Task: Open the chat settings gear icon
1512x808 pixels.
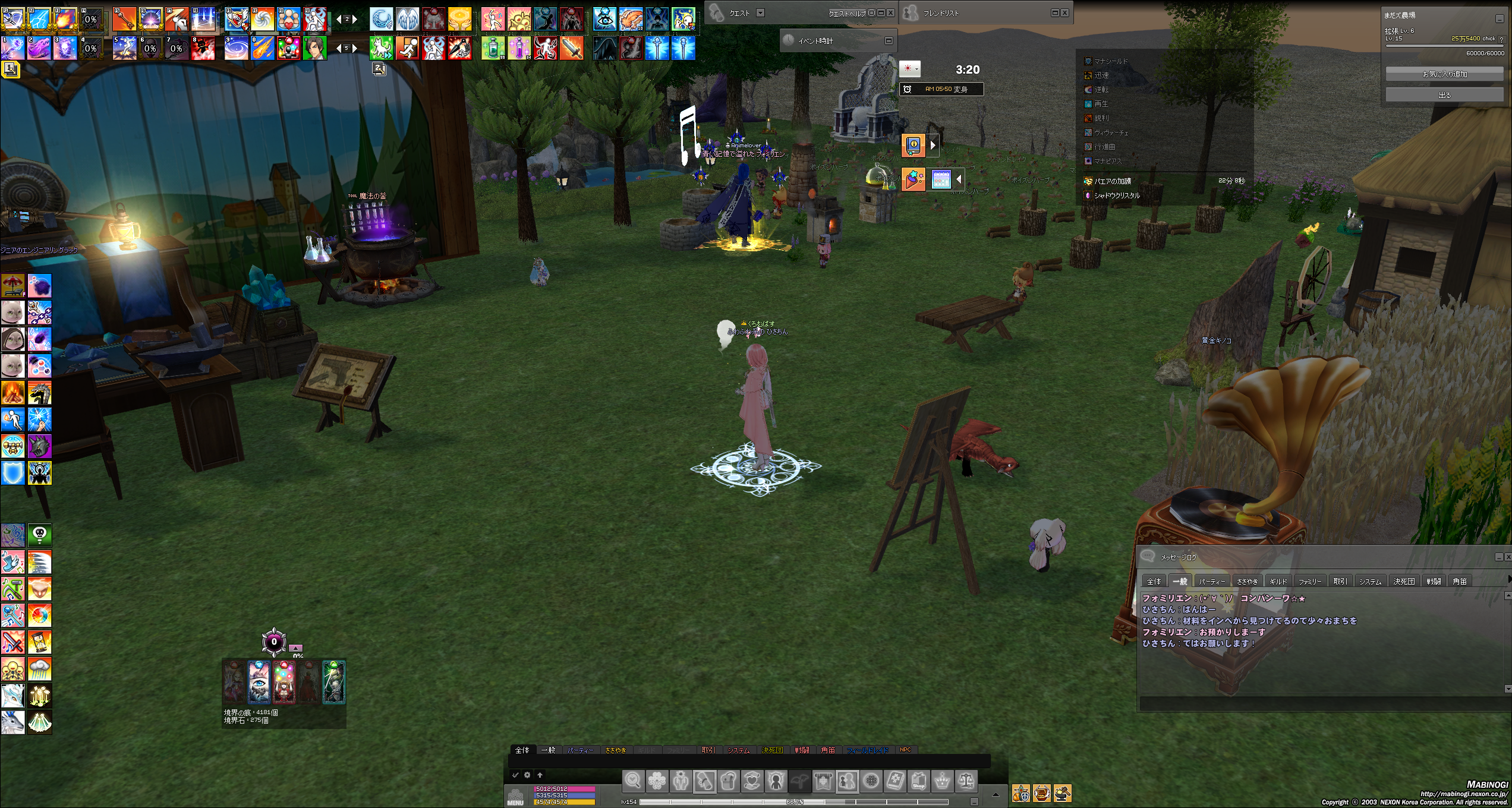Action: point(527,775)
